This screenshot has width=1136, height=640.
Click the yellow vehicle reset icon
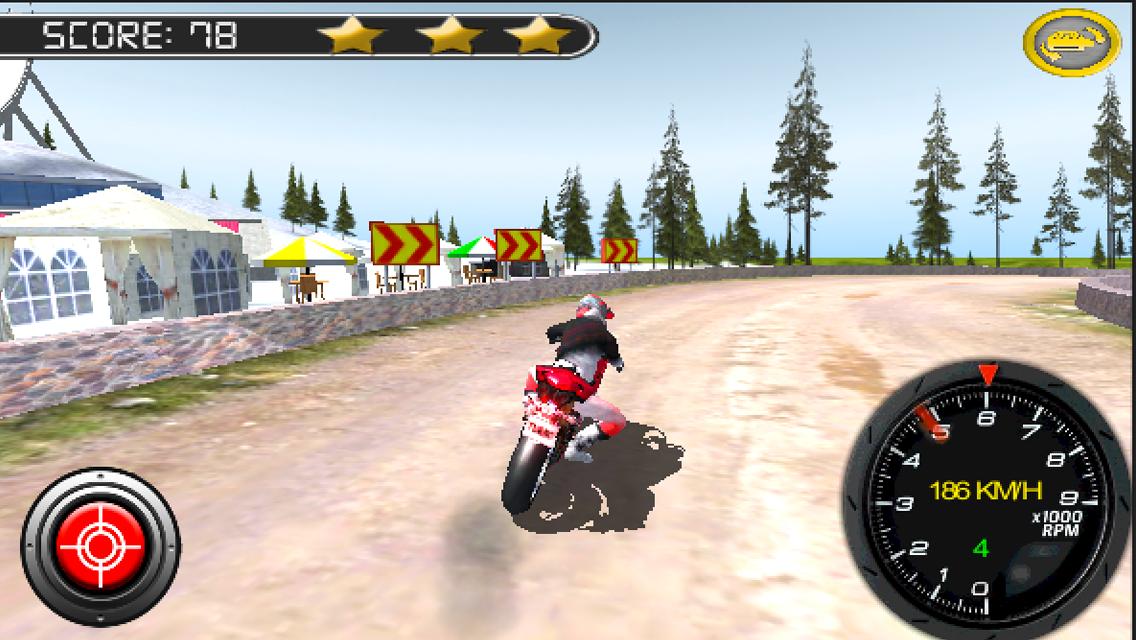(1071, 42)
